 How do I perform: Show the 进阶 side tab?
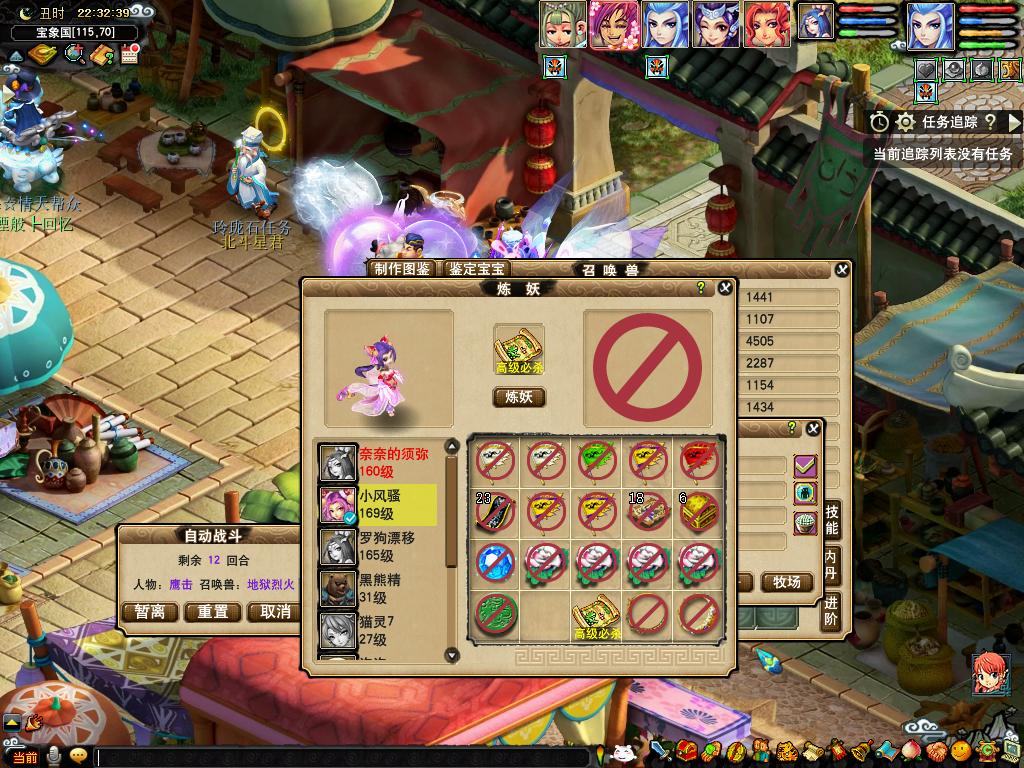pos(832,611)
